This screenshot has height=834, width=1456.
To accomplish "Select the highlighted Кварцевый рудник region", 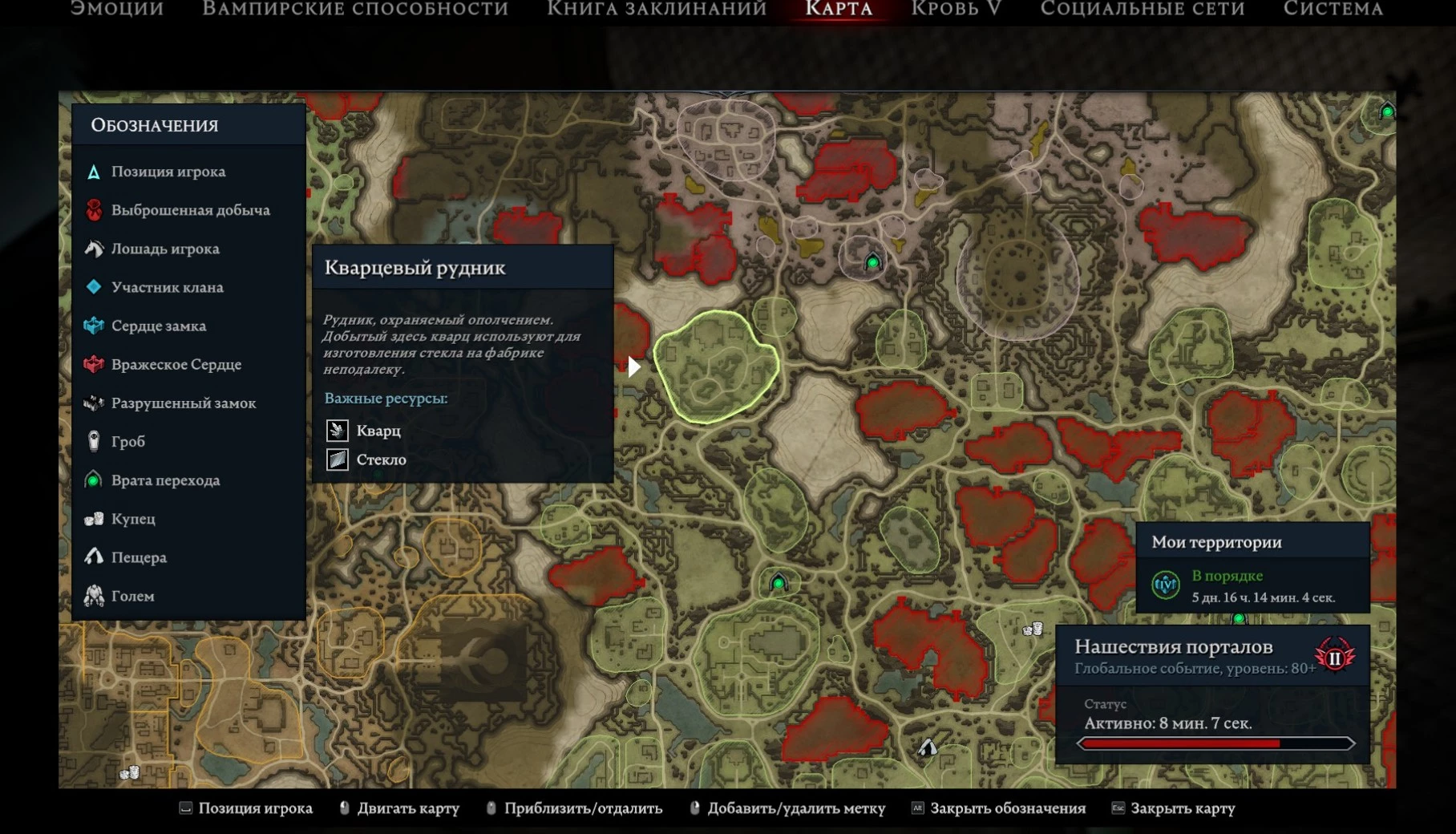I will point(715,367).
